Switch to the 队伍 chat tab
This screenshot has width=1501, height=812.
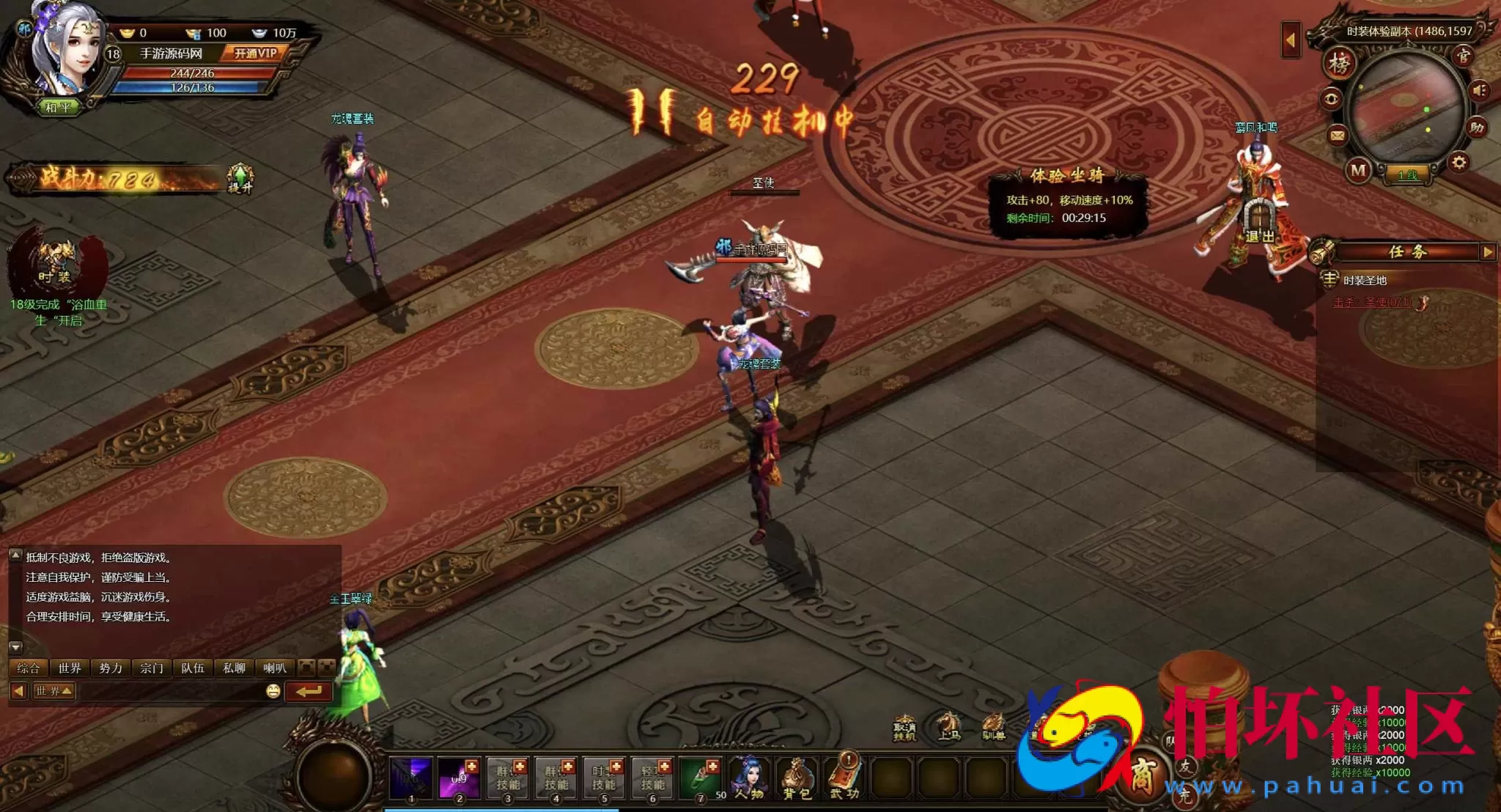(x=193, y=668)
